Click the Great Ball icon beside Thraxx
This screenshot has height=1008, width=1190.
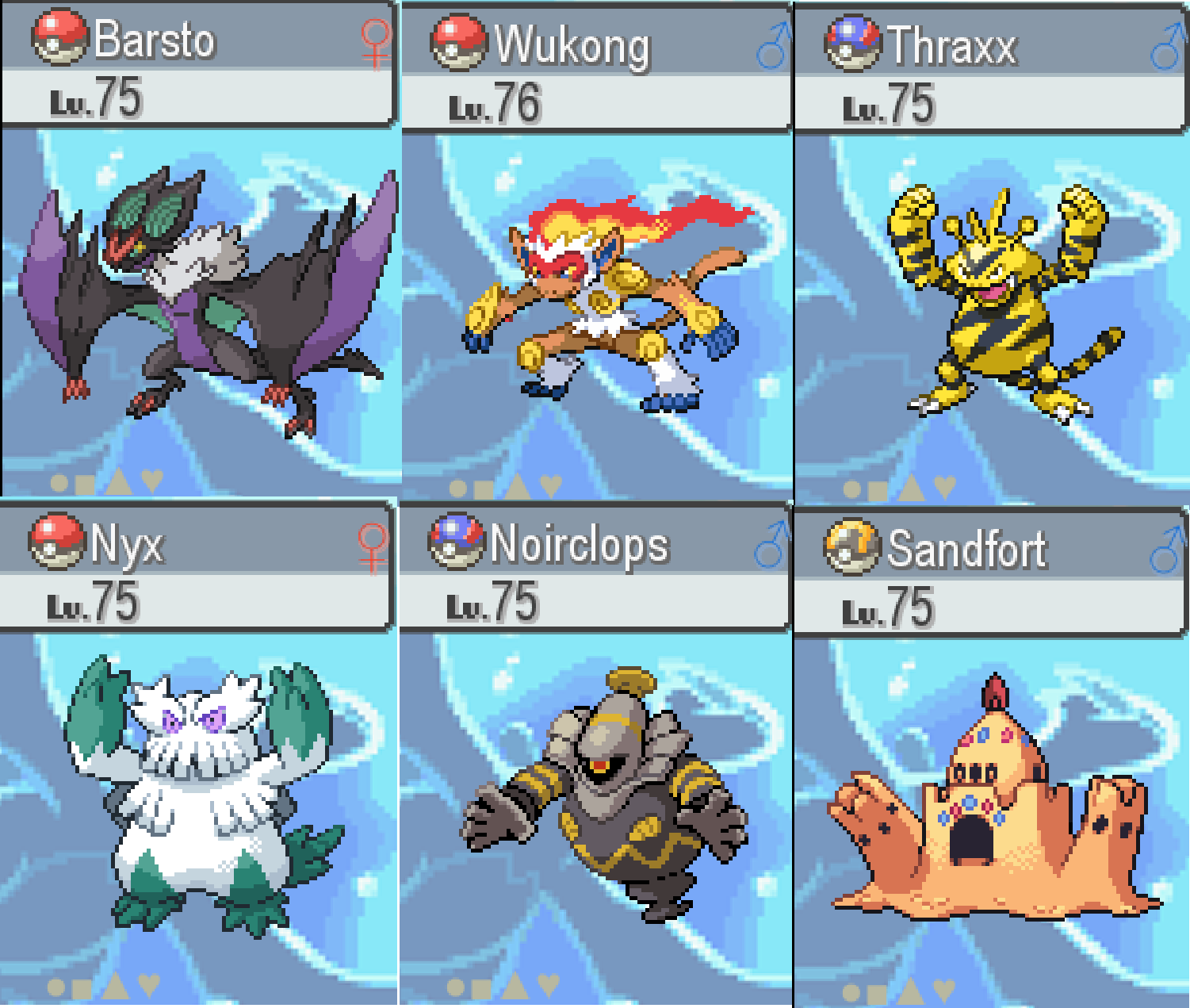(x=852, y=43)
